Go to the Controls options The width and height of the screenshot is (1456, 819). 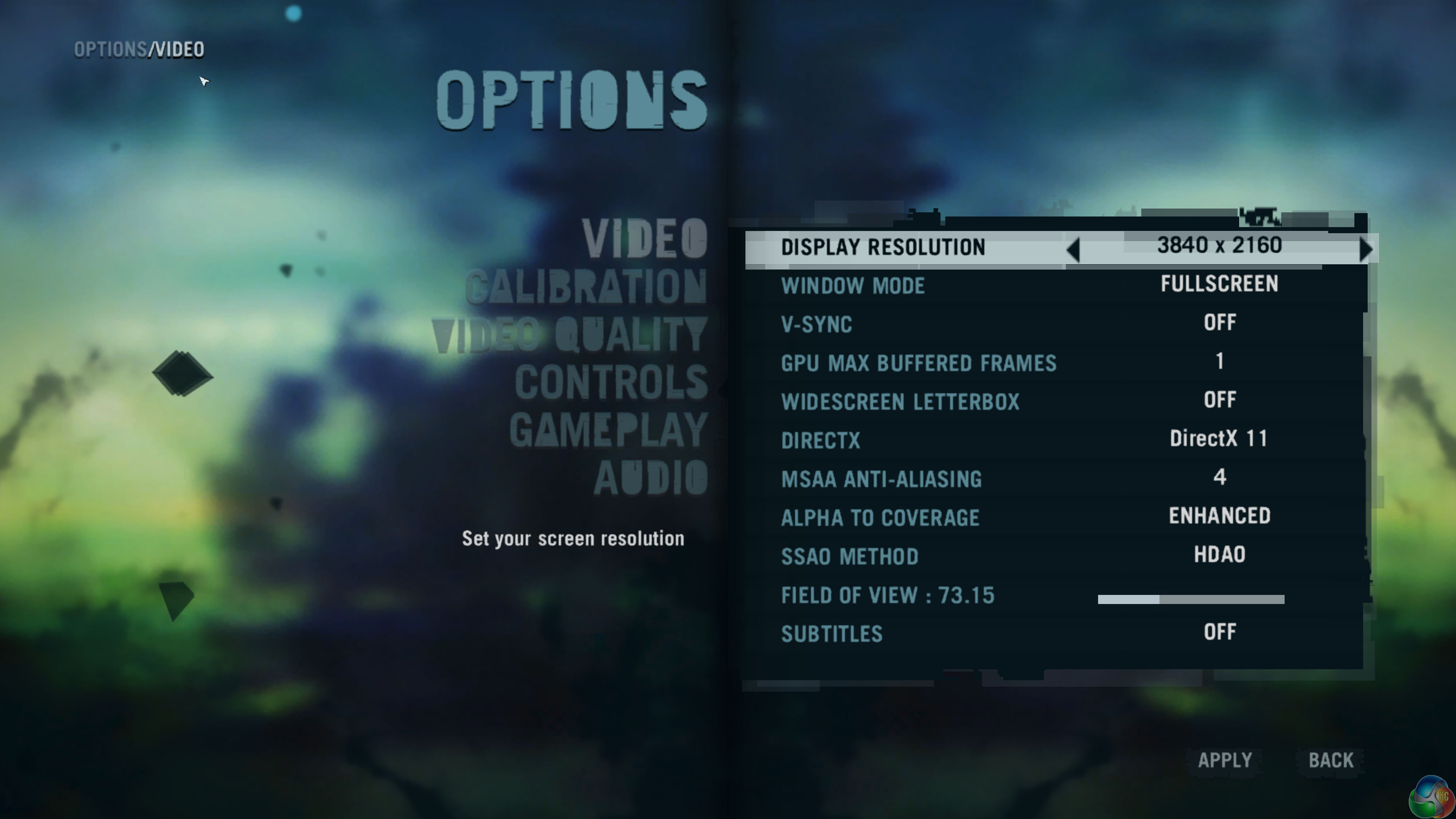click(x=611, y=382)
